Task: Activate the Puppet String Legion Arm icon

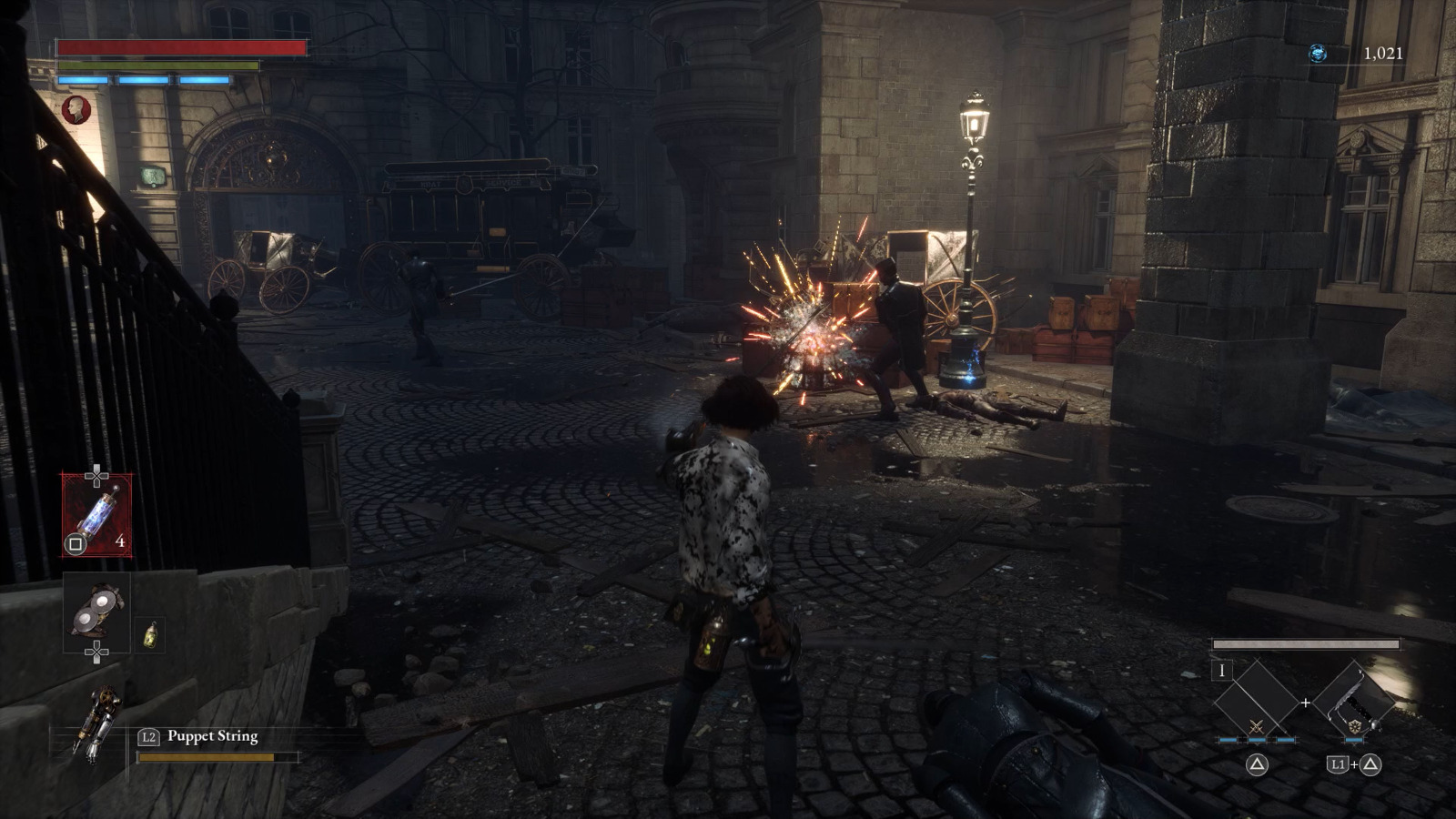Action: coord(99,723)
